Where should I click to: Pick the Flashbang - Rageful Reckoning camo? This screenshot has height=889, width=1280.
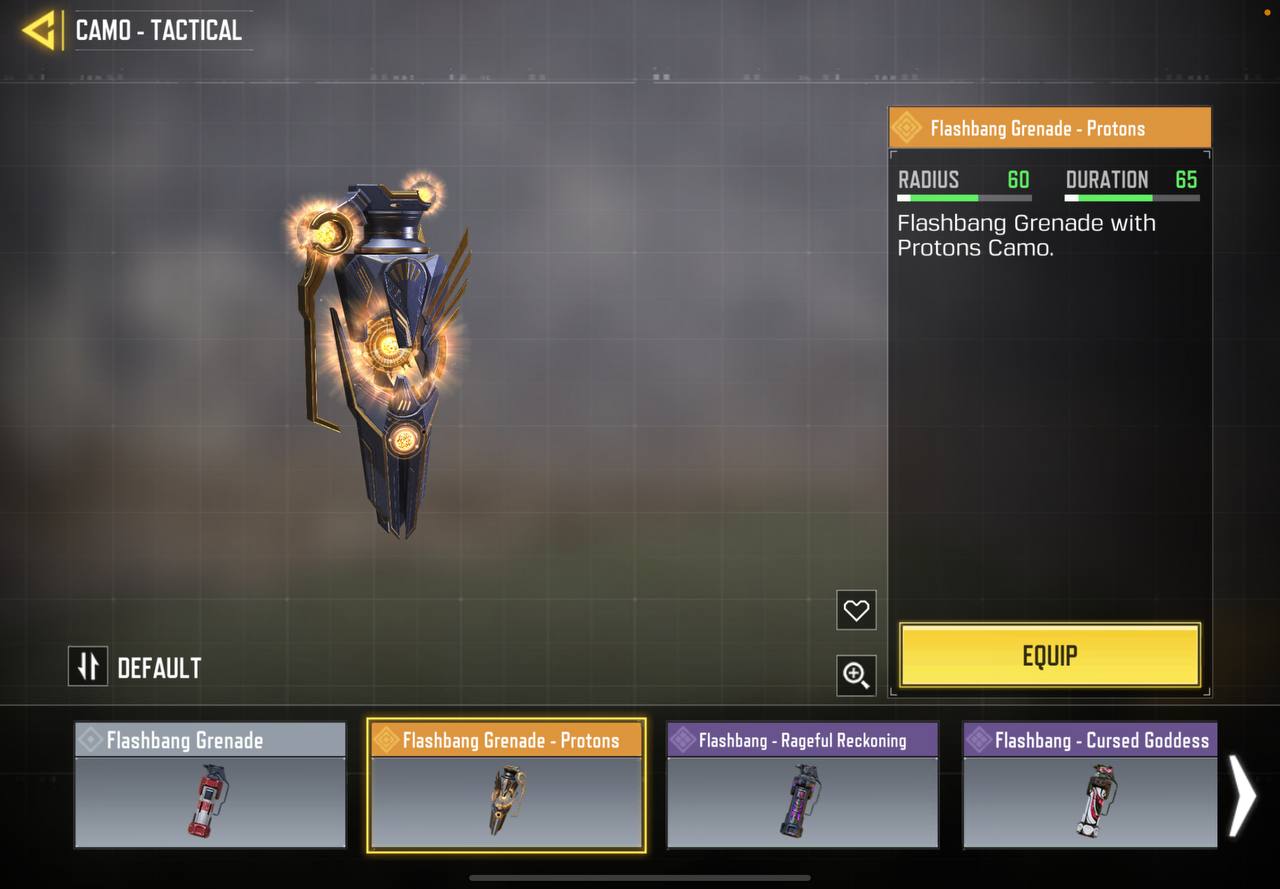(802, 786)
